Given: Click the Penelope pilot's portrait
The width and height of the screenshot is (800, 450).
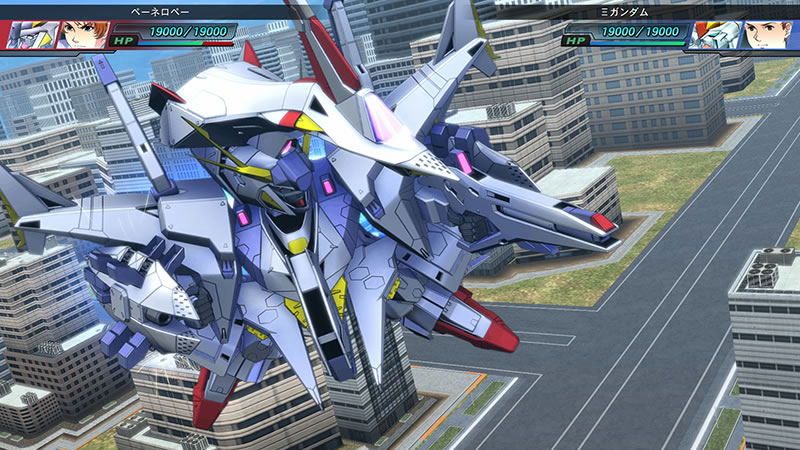Looking at the screenshot, I should pyautogui.click(x=76, y=33).
